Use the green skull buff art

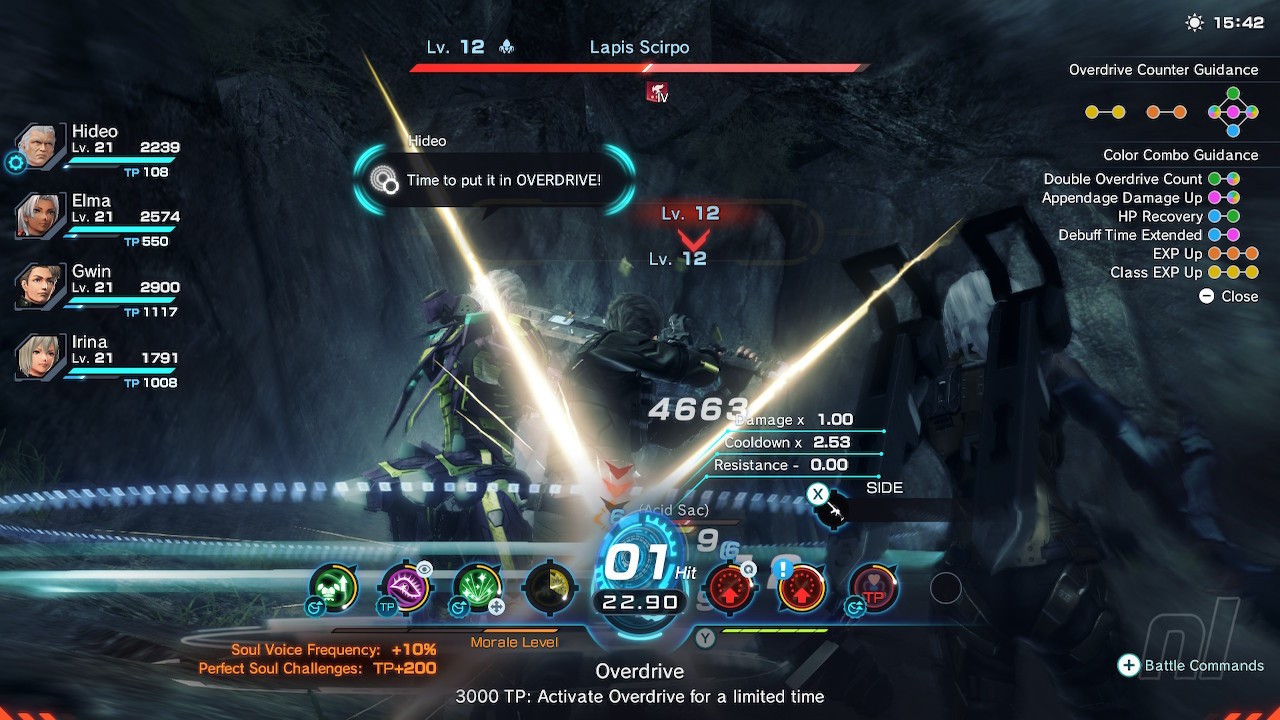(x=333, y=588)
